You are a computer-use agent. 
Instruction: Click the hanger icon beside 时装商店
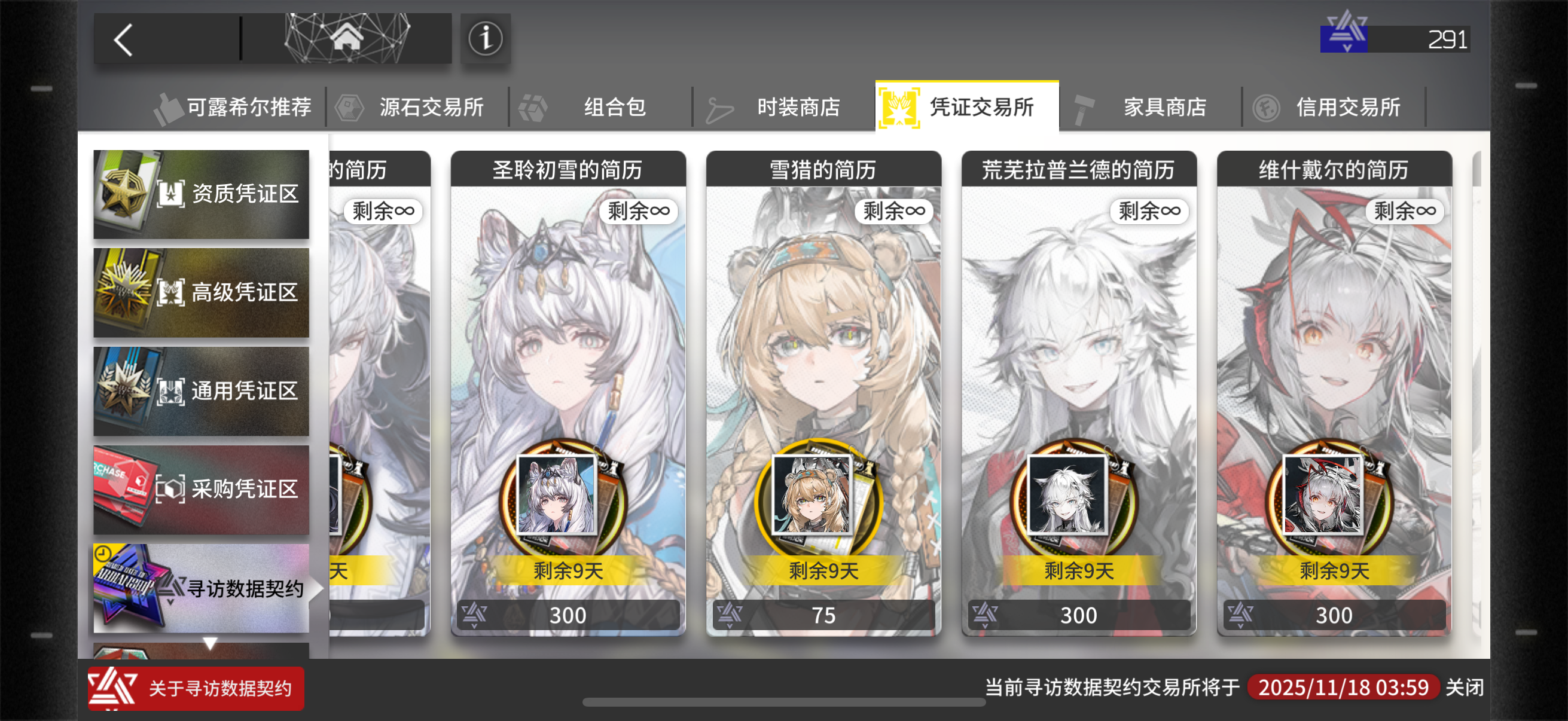pyautogui.click(x=719, y=107)
